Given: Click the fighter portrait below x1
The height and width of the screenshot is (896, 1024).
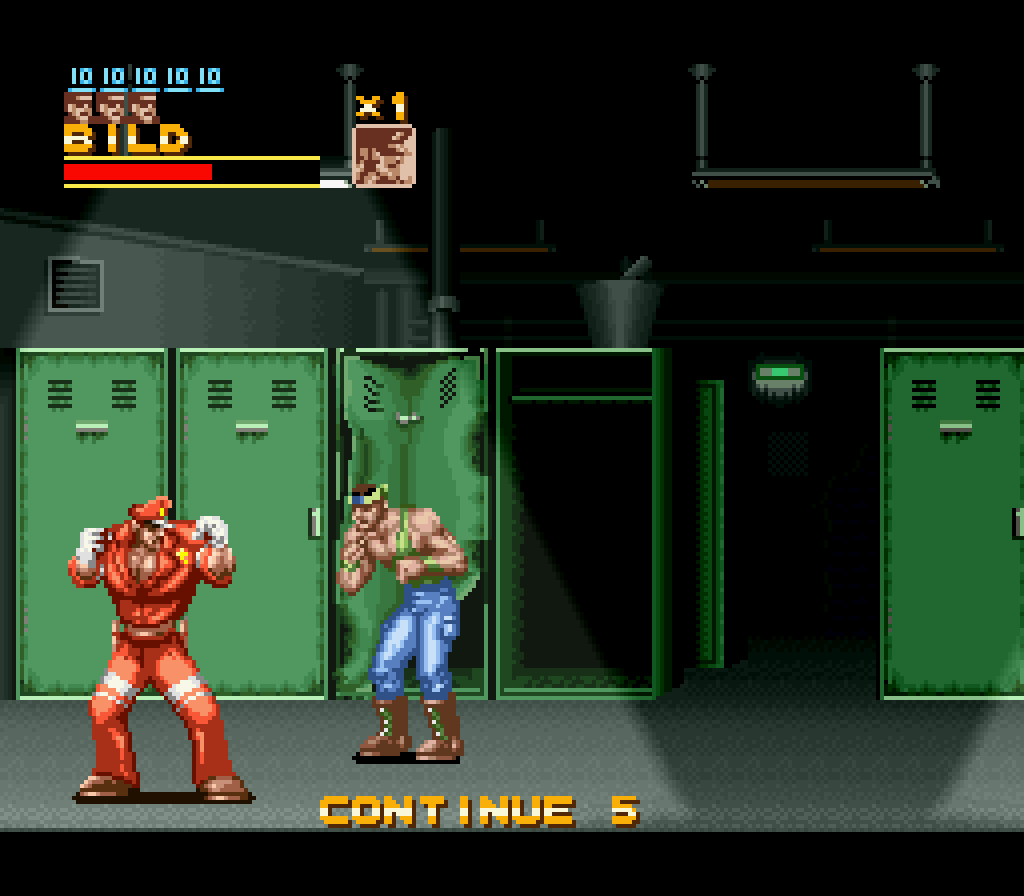Looking at the screenshot, I should [384, 156].
